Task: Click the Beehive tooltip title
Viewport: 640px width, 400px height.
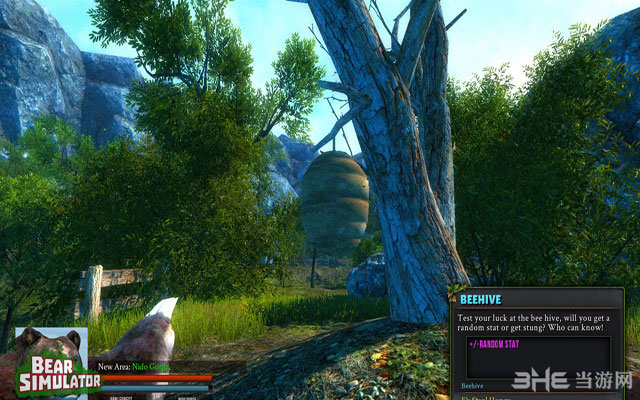Action: [482, 299]
